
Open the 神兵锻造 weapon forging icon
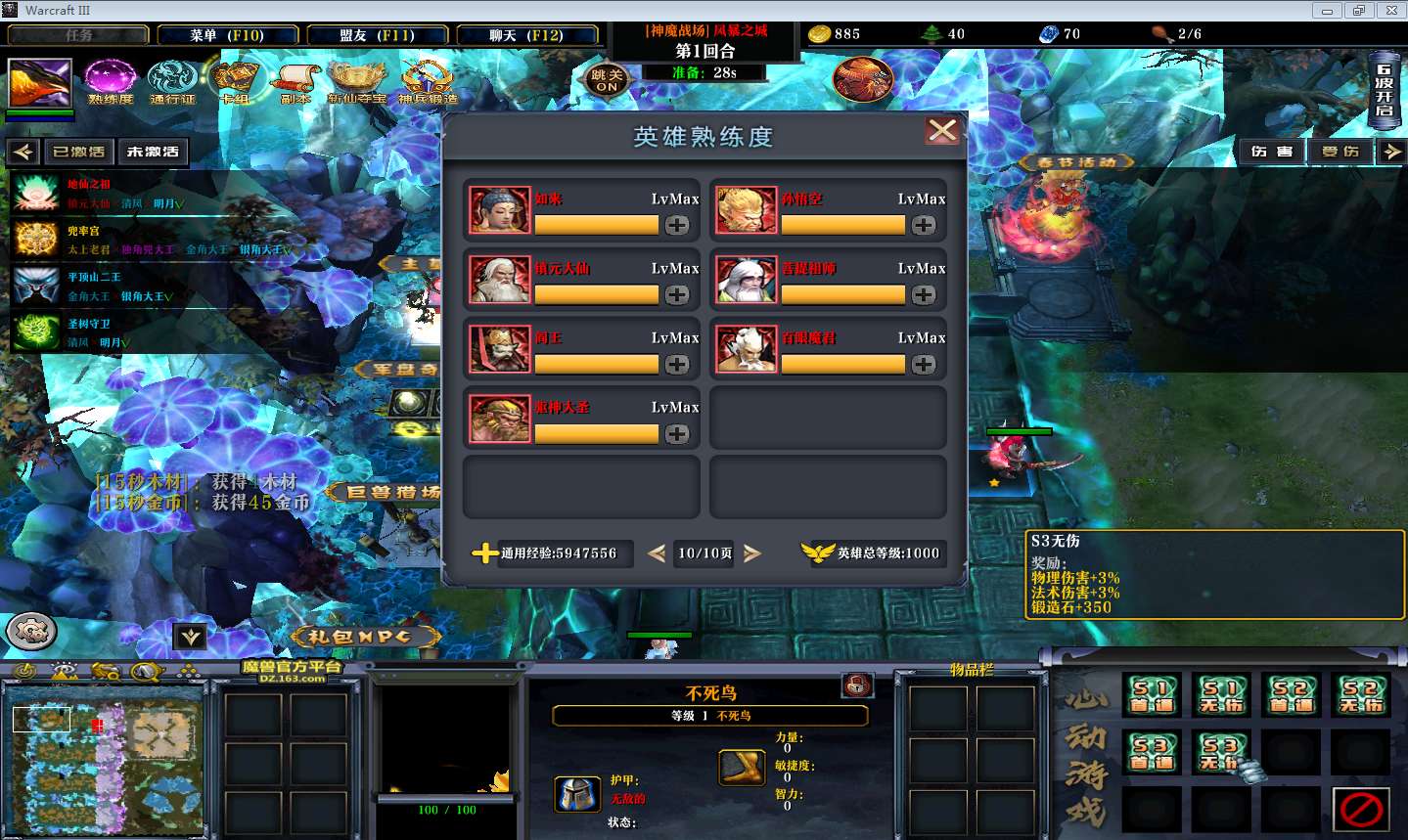[x=428, y=80]
